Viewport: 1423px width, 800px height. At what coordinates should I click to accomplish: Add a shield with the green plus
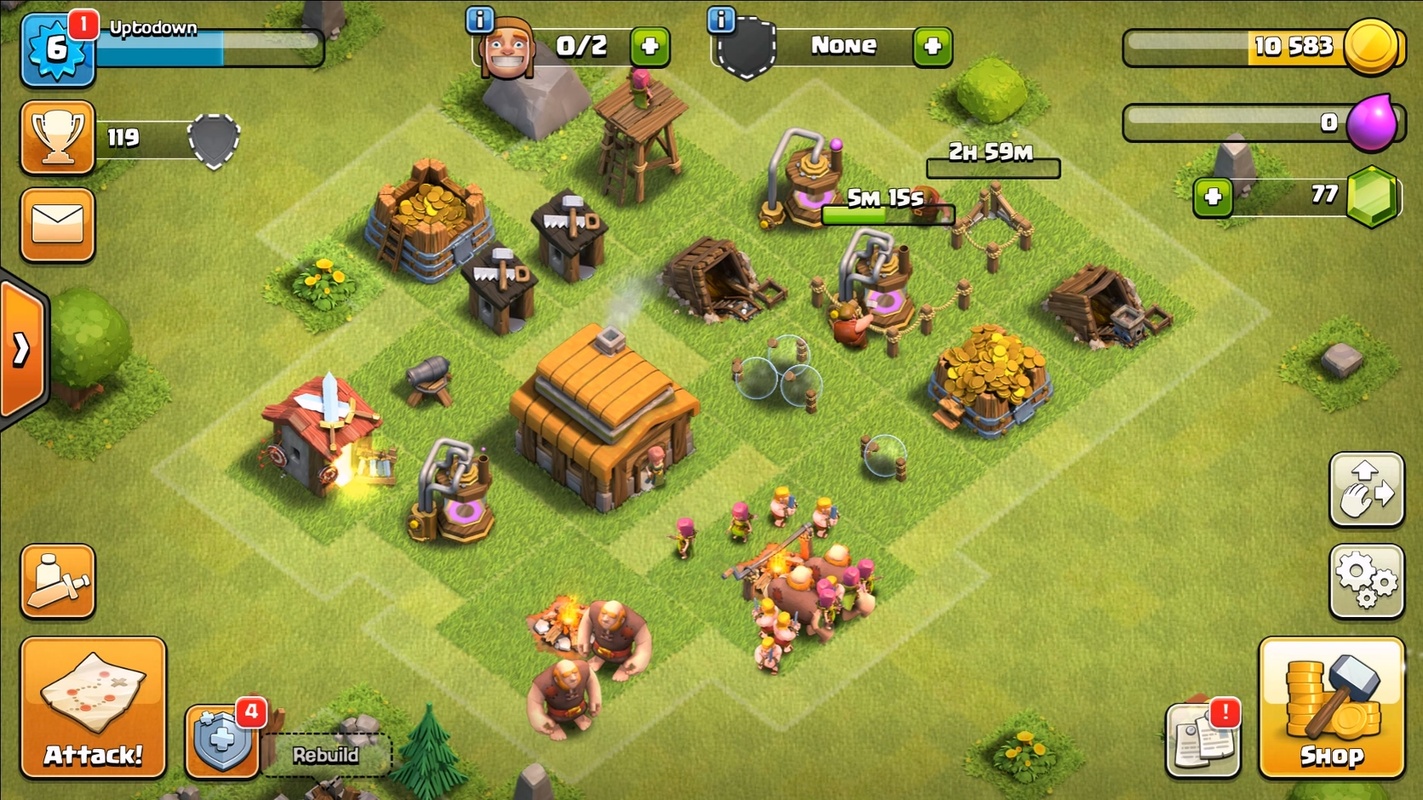[932, 46]
